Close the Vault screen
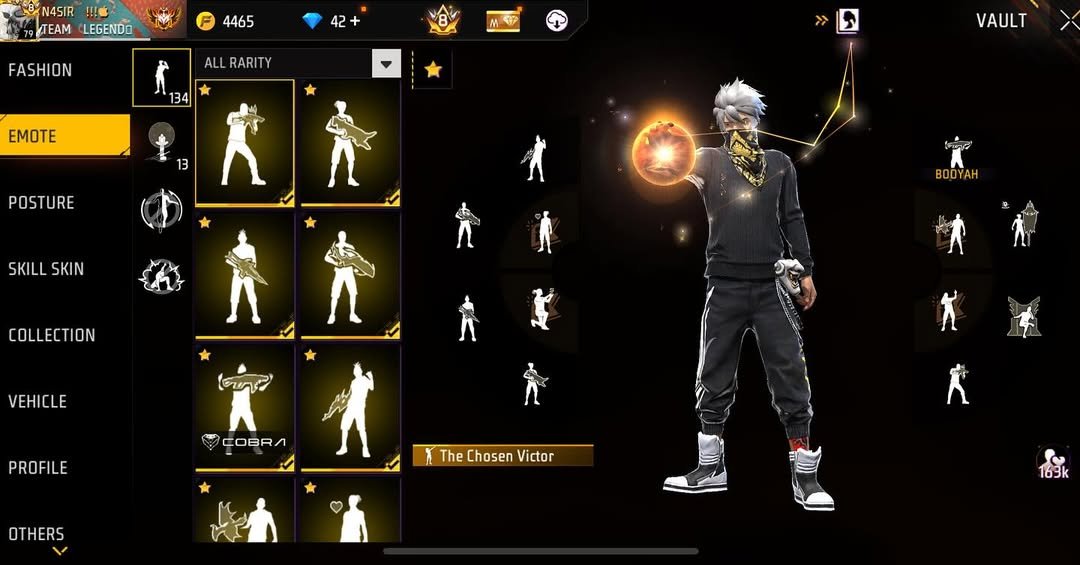Screen dimensions: 1080x565 tap(1067, 20)
